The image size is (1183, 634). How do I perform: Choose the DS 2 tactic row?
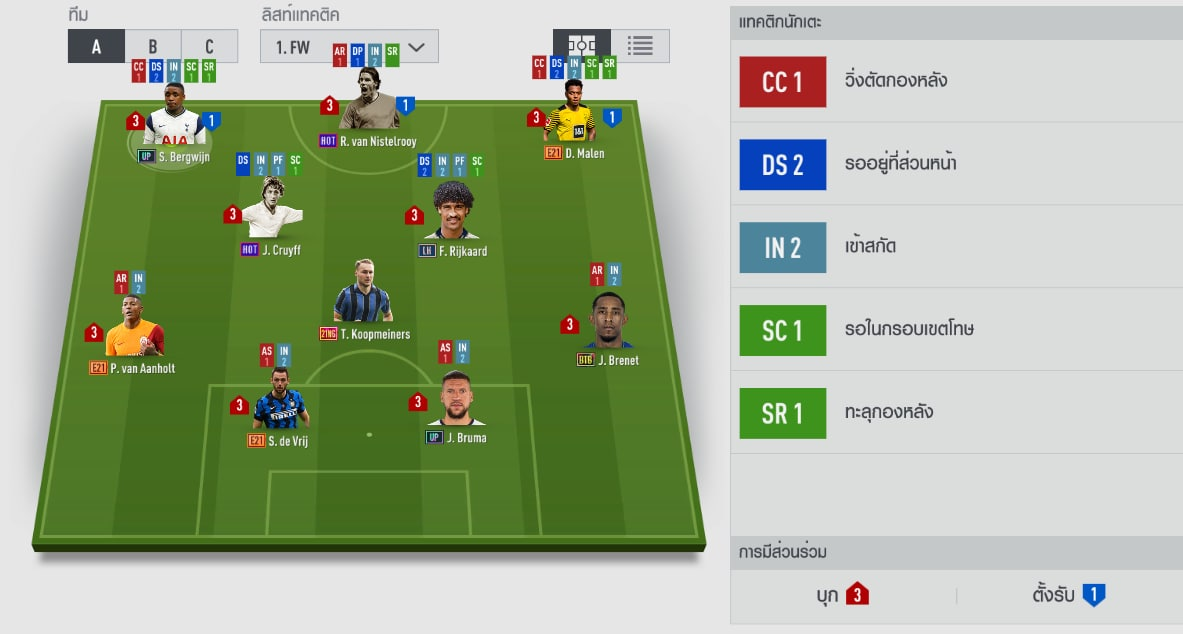pyautogui.click(x=956, y=165)
